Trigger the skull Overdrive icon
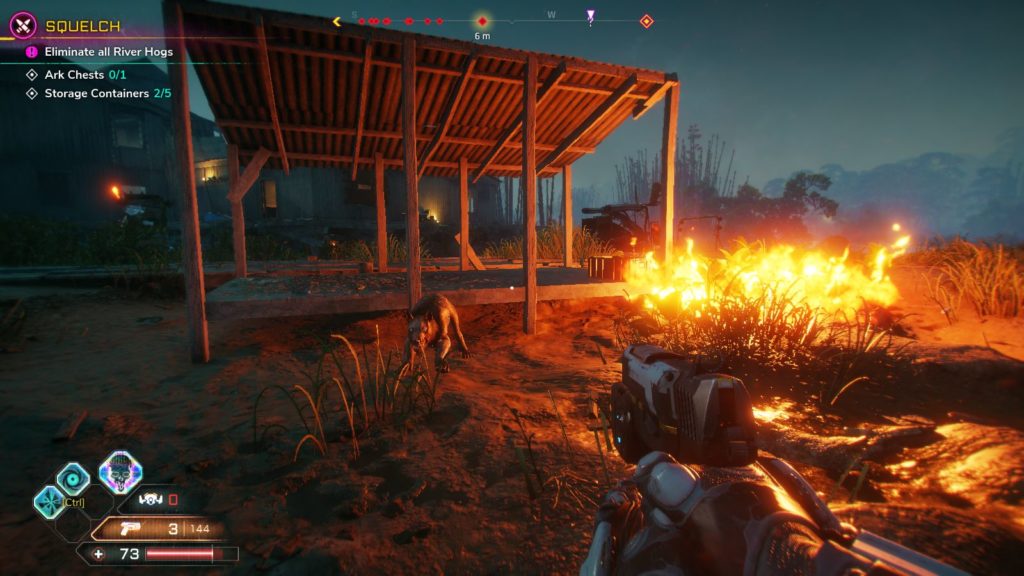The image size is (1024, 576). tap(120, 472)
